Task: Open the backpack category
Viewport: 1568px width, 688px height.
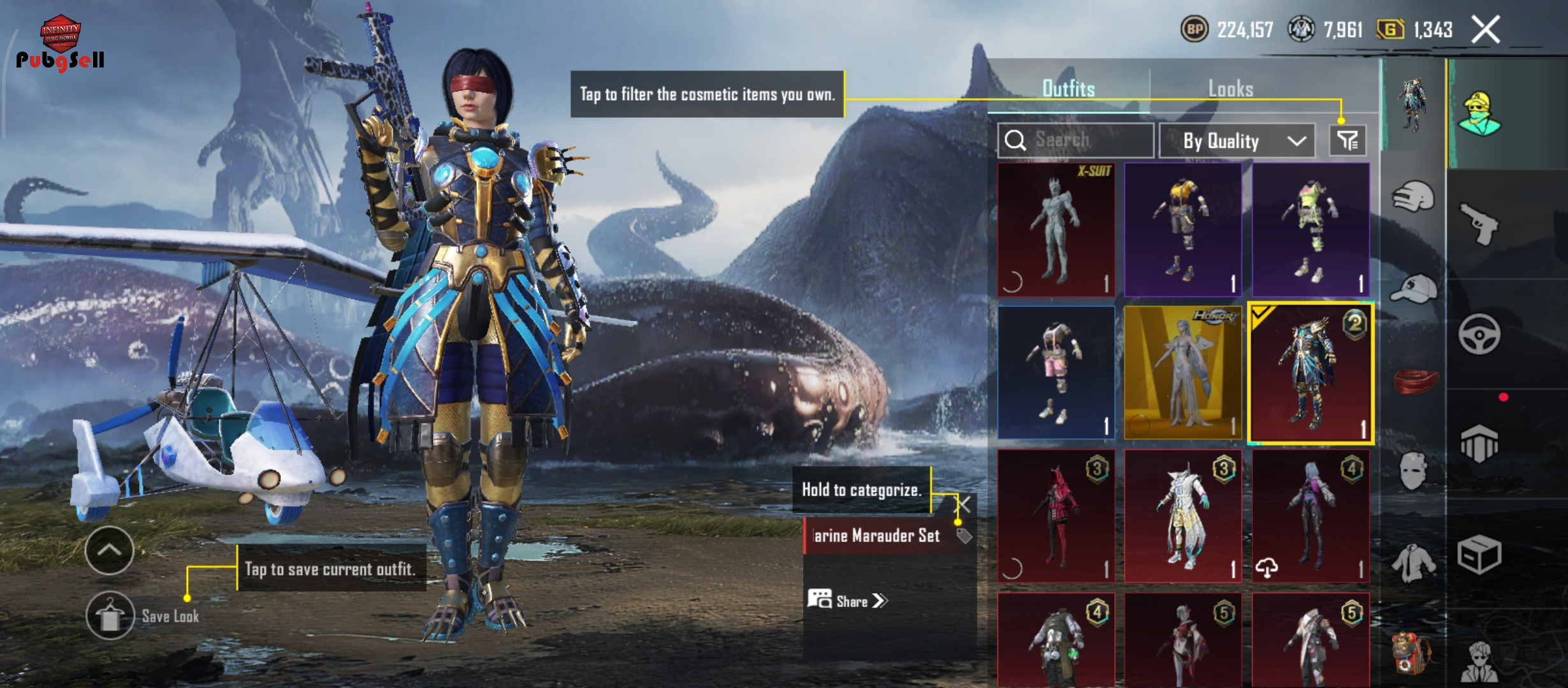Action: tap(1411, 653)
